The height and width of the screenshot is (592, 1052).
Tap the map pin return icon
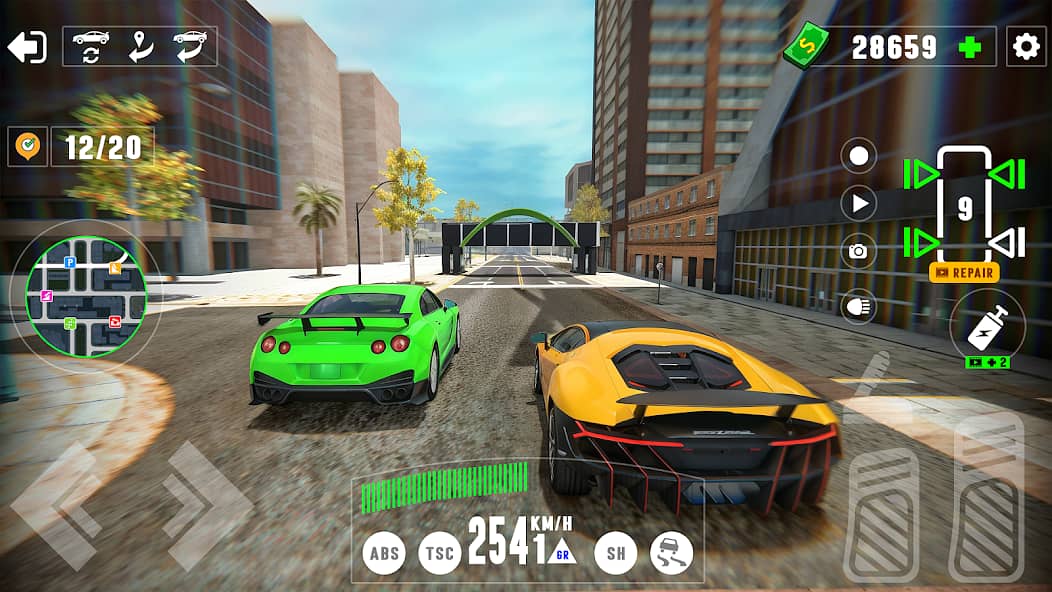pyautogui.click(x=140, y=46)
